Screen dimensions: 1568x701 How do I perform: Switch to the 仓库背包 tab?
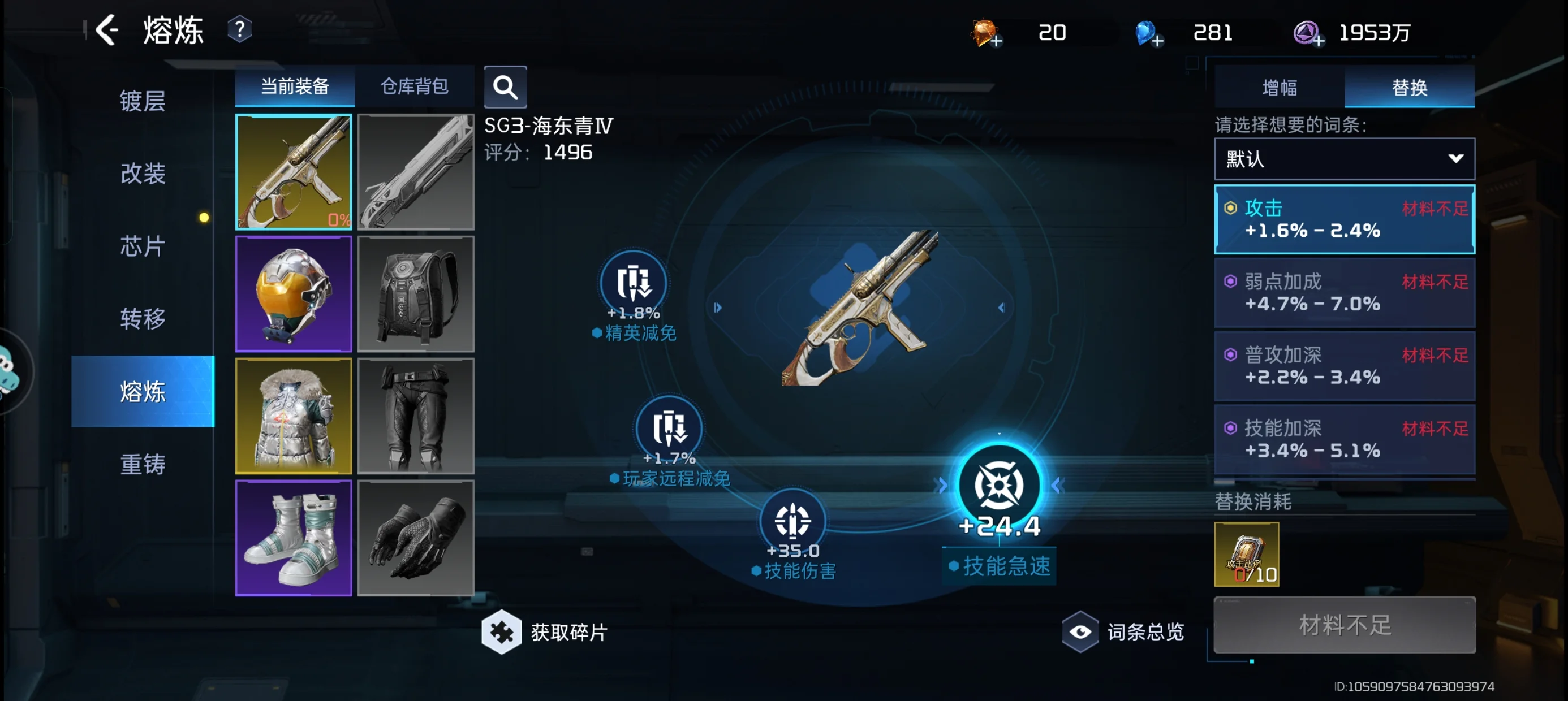[415, 86]
